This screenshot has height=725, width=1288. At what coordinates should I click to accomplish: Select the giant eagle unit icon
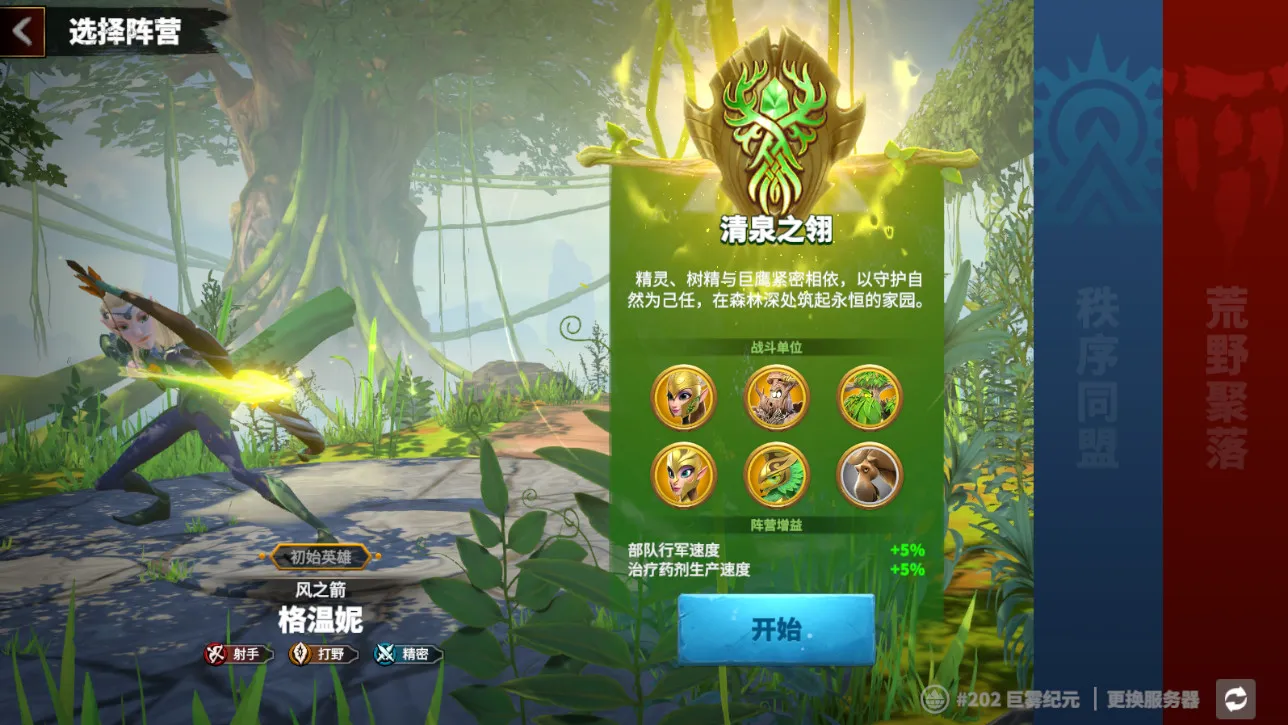(x=869, y=474)
